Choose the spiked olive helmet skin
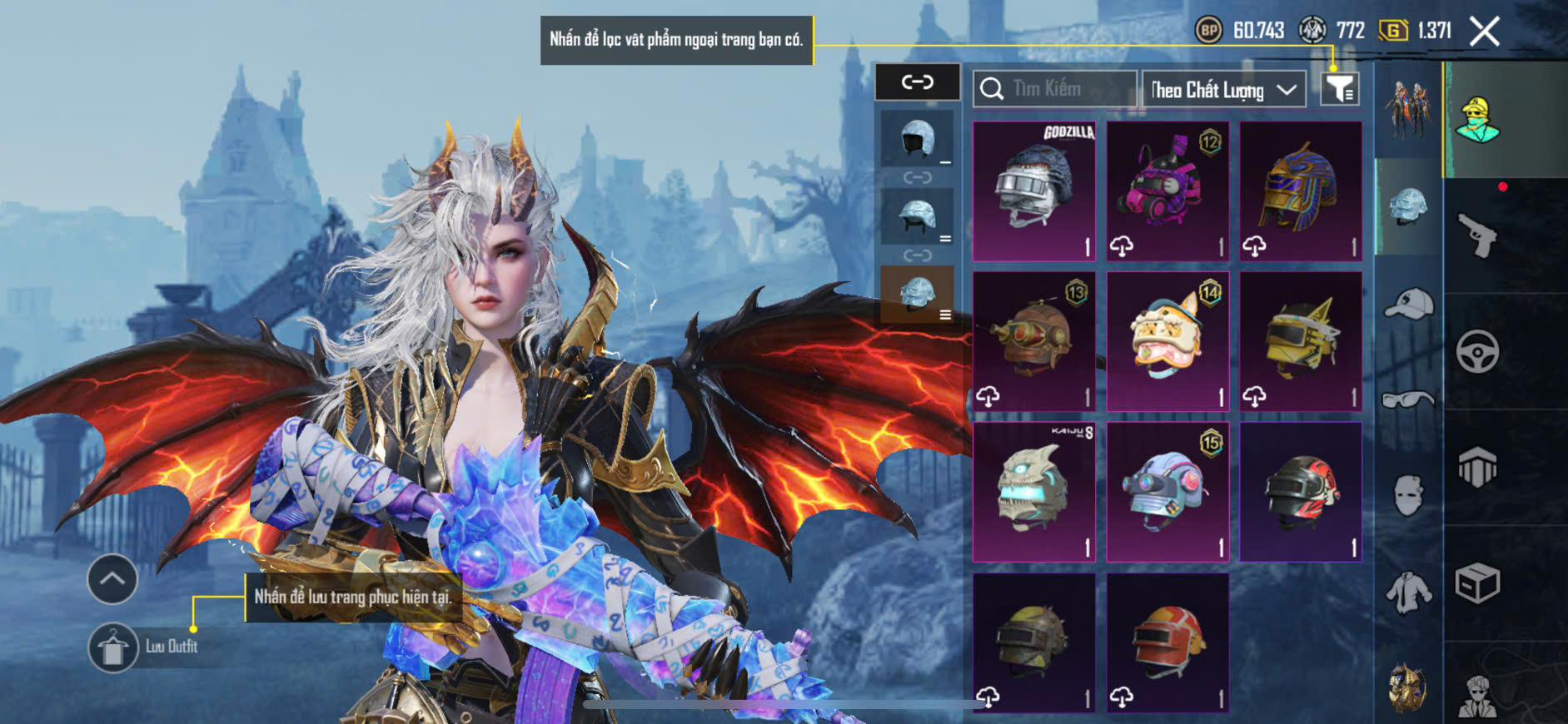1568x724 pixels. click(x=1034, y=642)
